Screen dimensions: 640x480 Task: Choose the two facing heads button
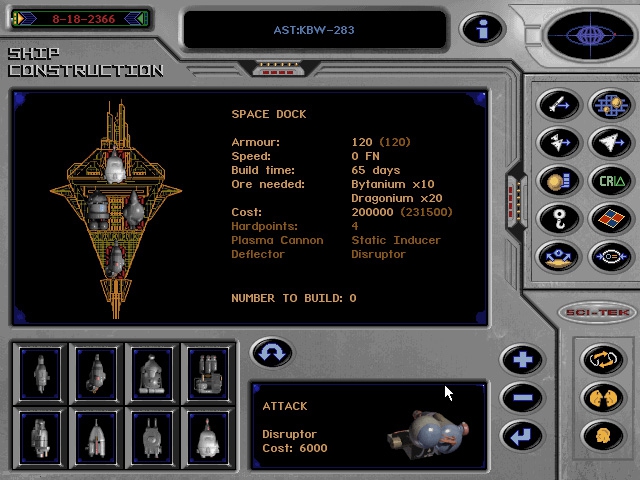601,397
